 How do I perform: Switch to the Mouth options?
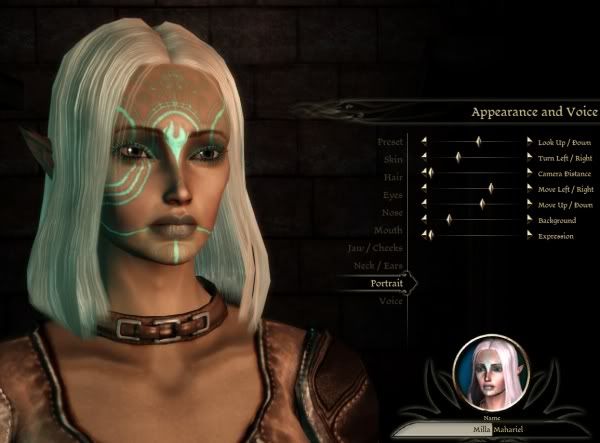point(390,230)
